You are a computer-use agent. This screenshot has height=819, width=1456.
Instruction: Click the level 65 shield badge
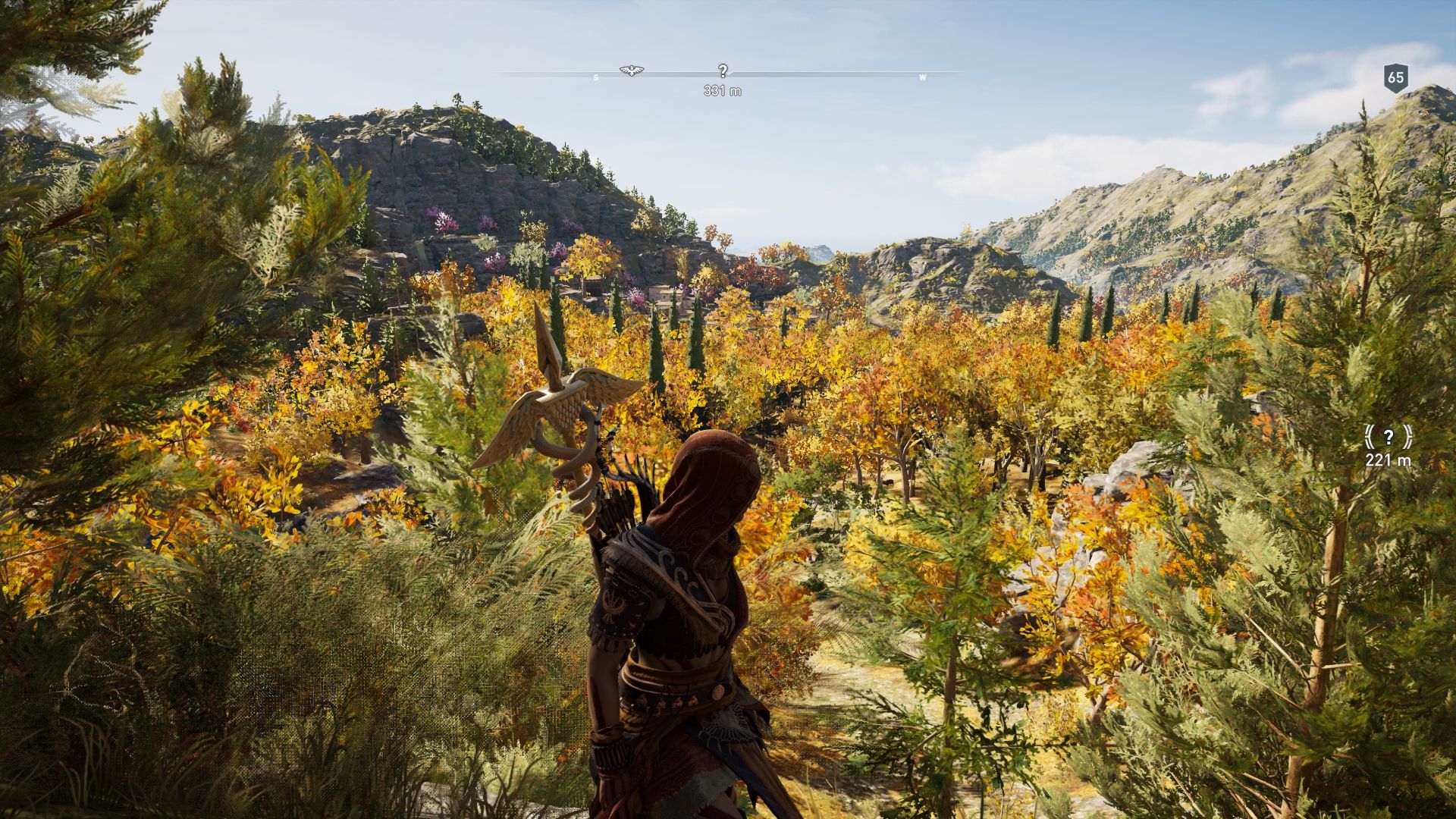pos(1395,77)
